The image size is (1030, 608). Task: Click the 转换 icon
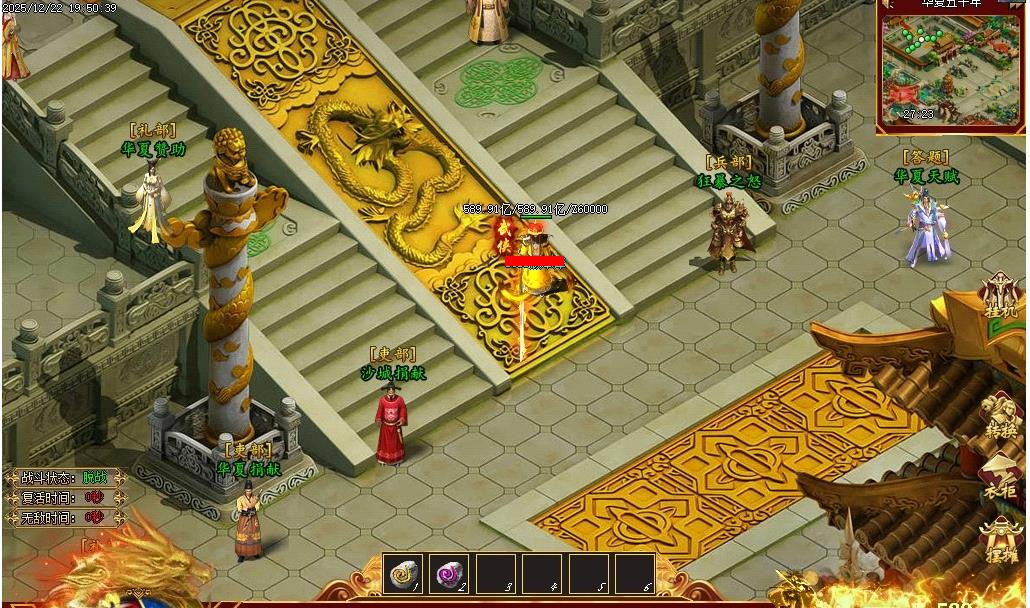coord(1001,415)
